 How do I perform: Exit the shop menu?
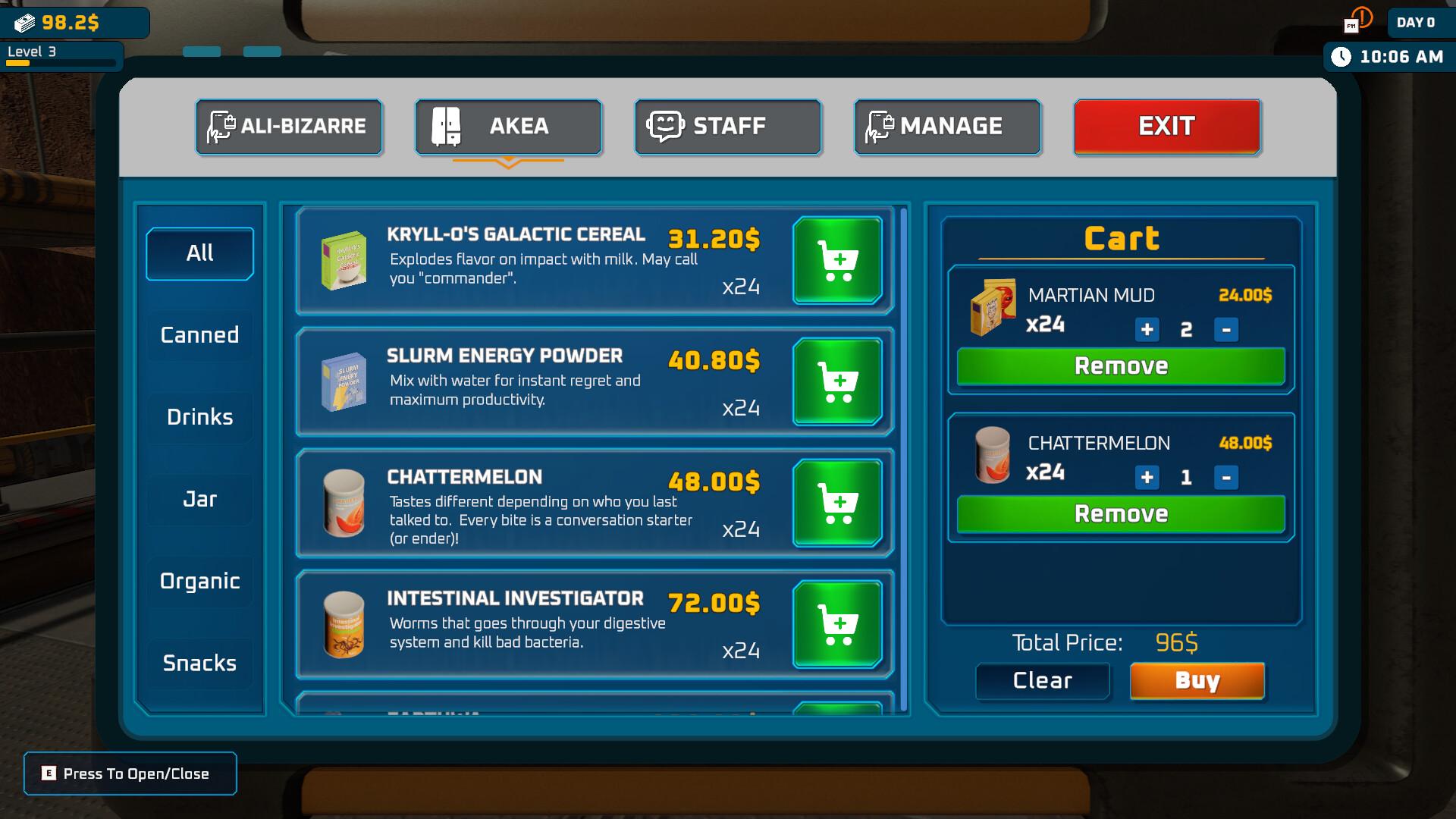point(1166,126)
